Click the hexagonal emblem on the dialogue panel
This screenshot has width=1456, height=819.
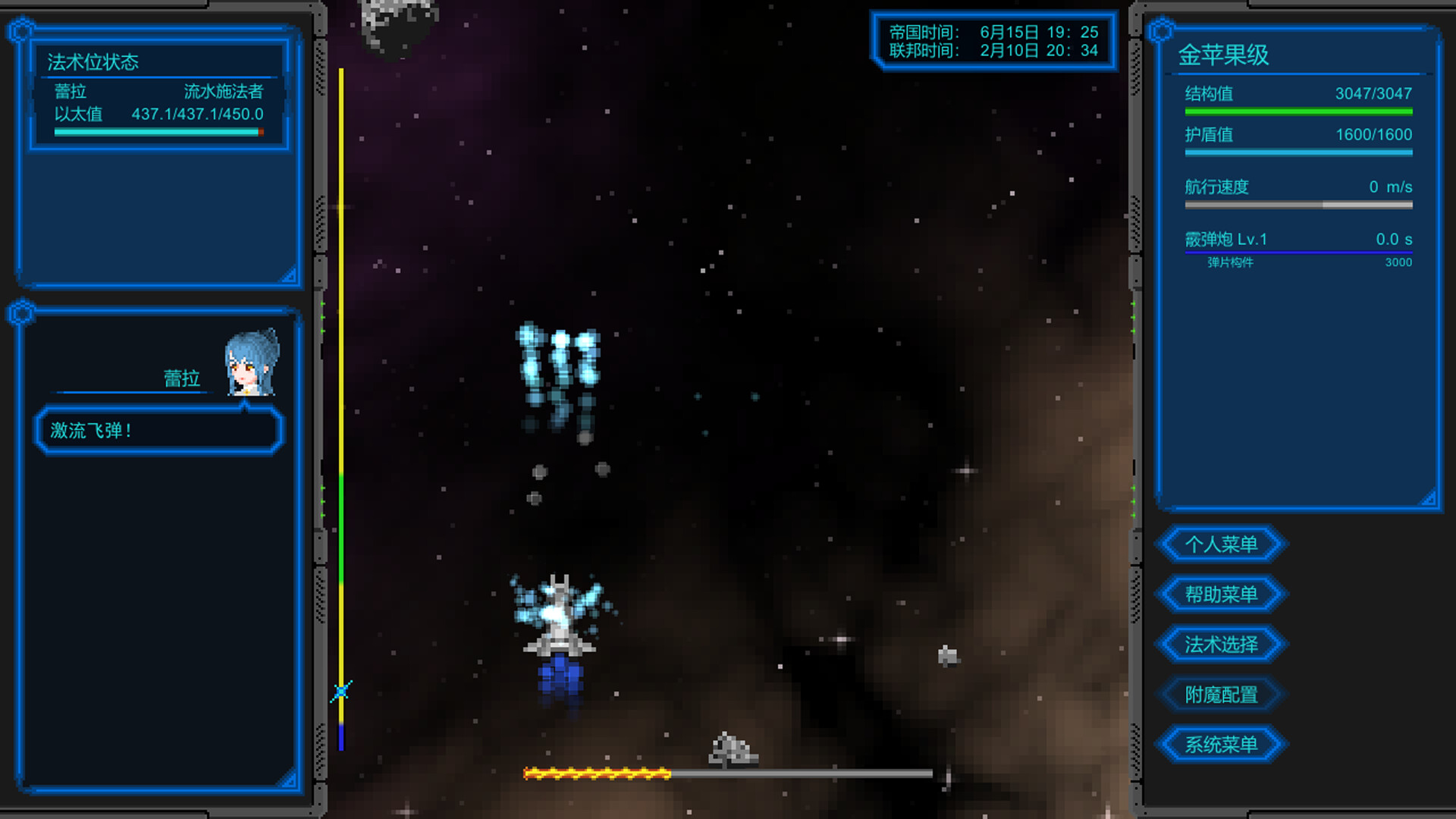coord(21,312)
